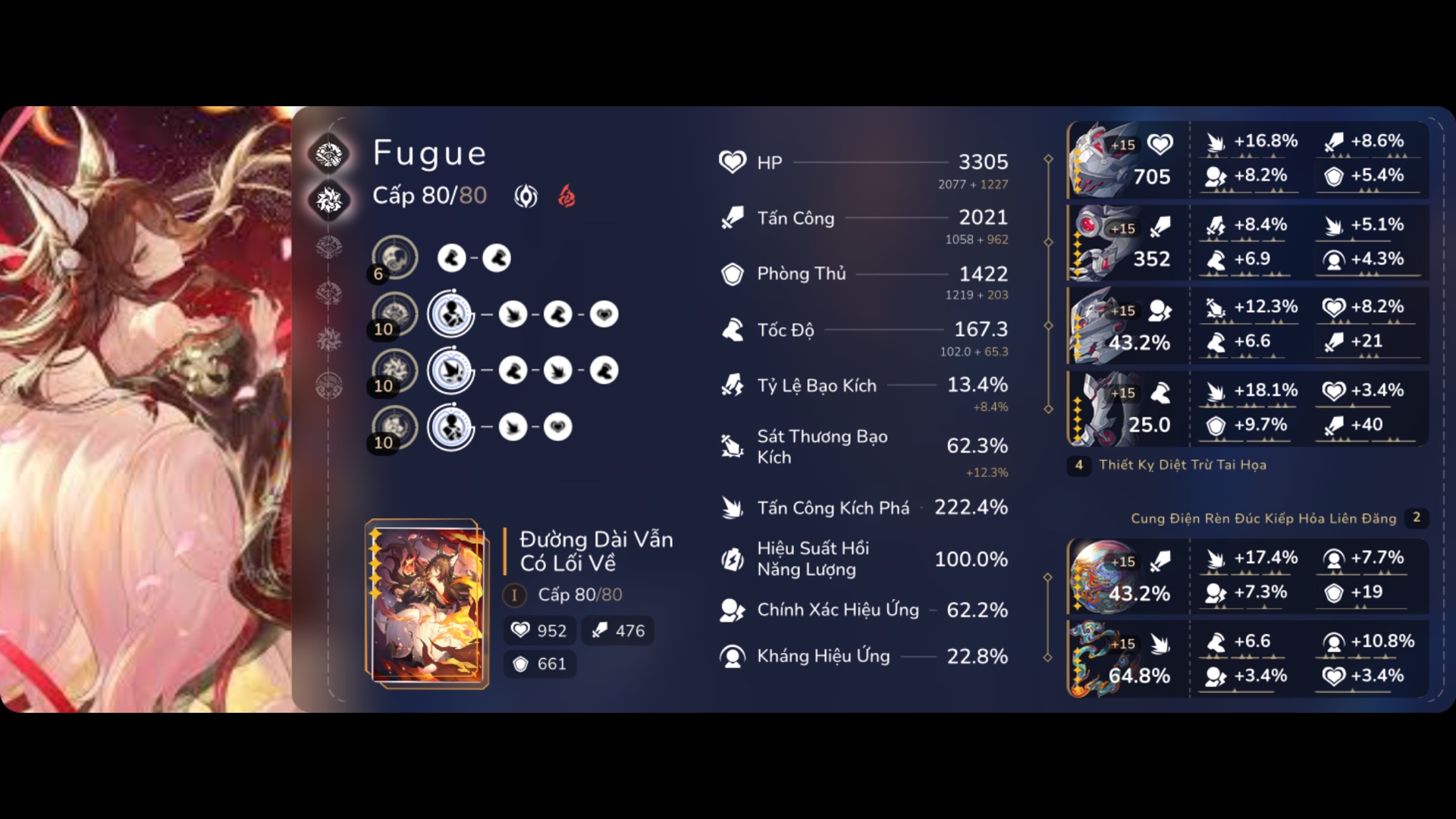Click the light cone superimposition badge labeled I
Image resolution: width=1456 pixels, height=819 pixels.
tap(515, 595)
